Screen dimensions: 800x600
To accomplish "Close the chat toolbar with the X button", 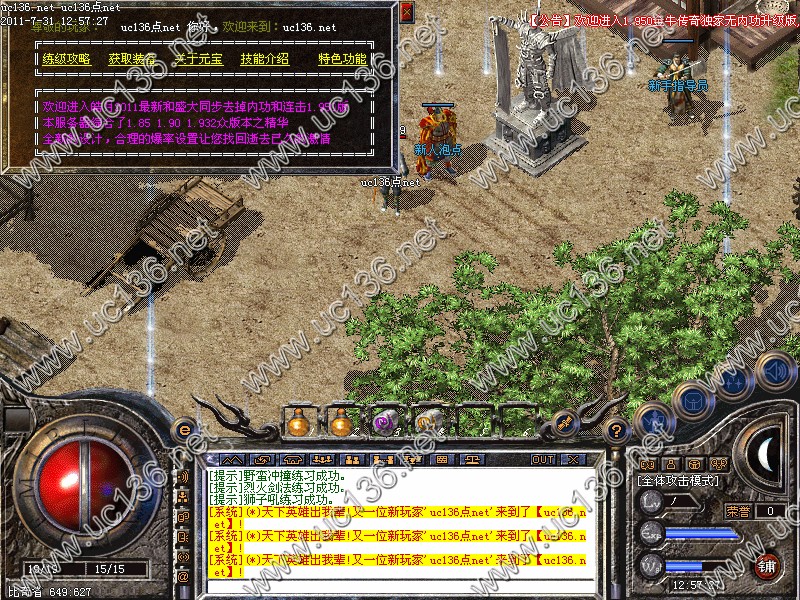I will point(573,459).
